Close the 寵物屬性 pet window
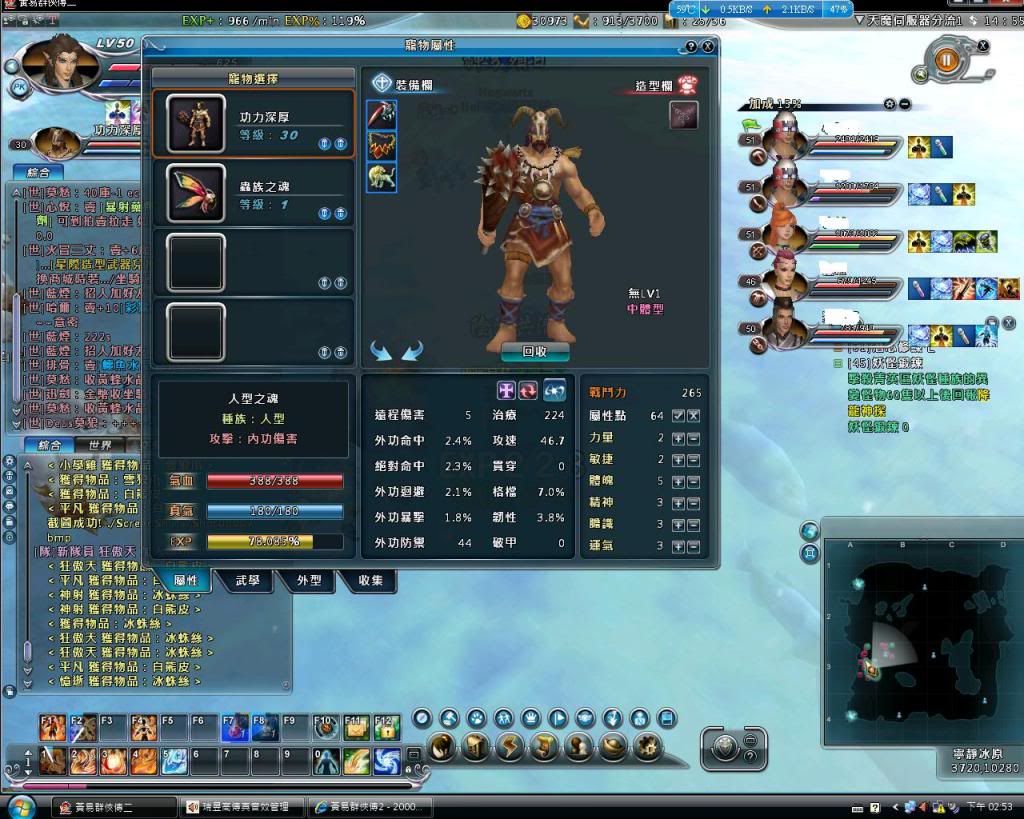 click(708, 46)
